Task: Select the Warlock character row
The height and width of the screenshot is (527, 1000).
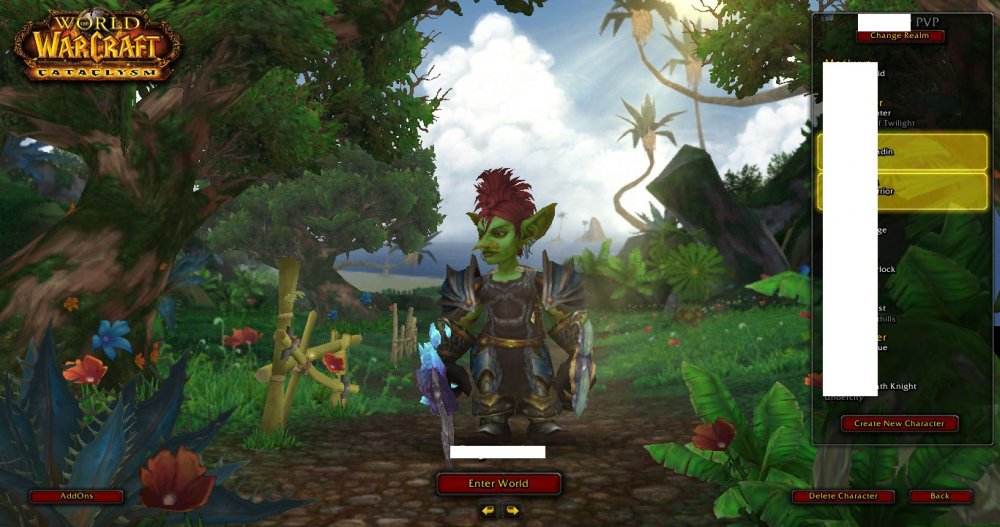Action: (902, 269)
